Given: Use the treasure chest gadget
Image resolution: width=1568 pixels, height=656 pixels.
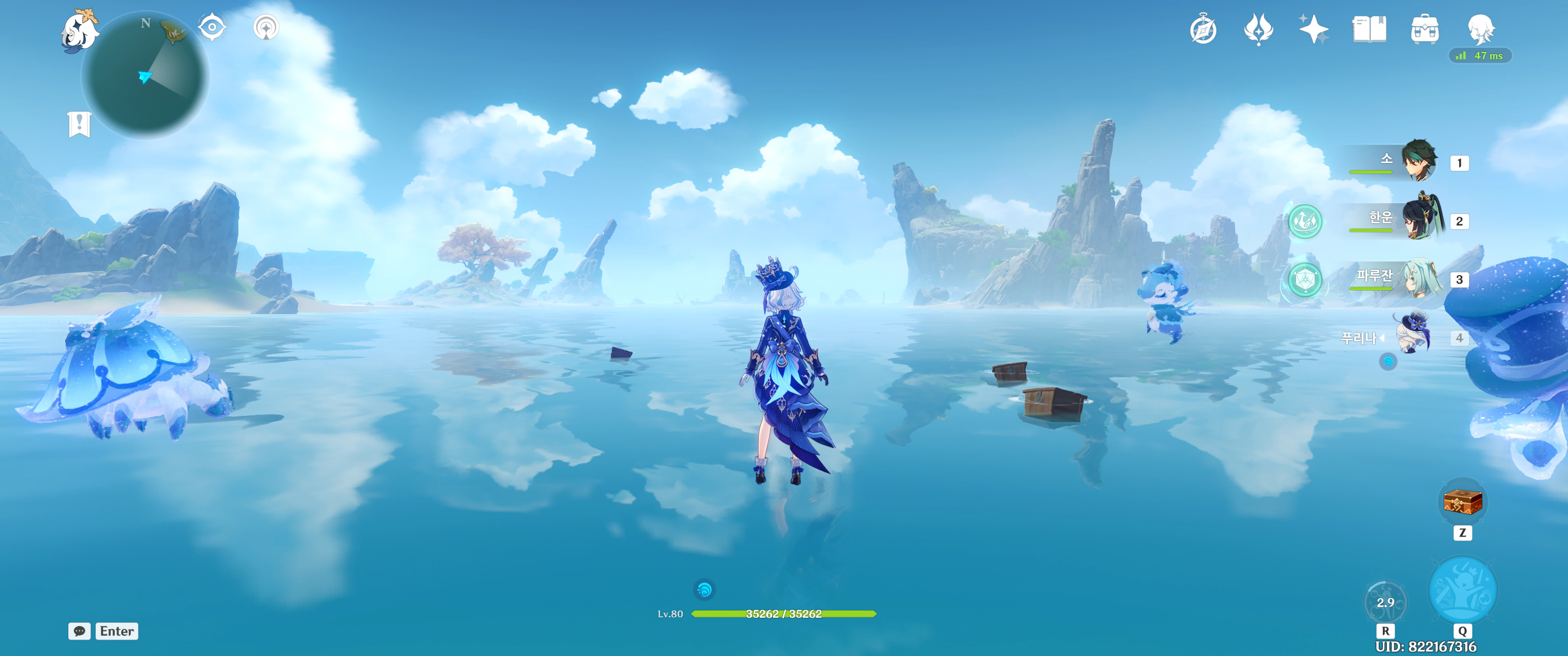Looking at the screenshot, I should tap(1462, 502).
